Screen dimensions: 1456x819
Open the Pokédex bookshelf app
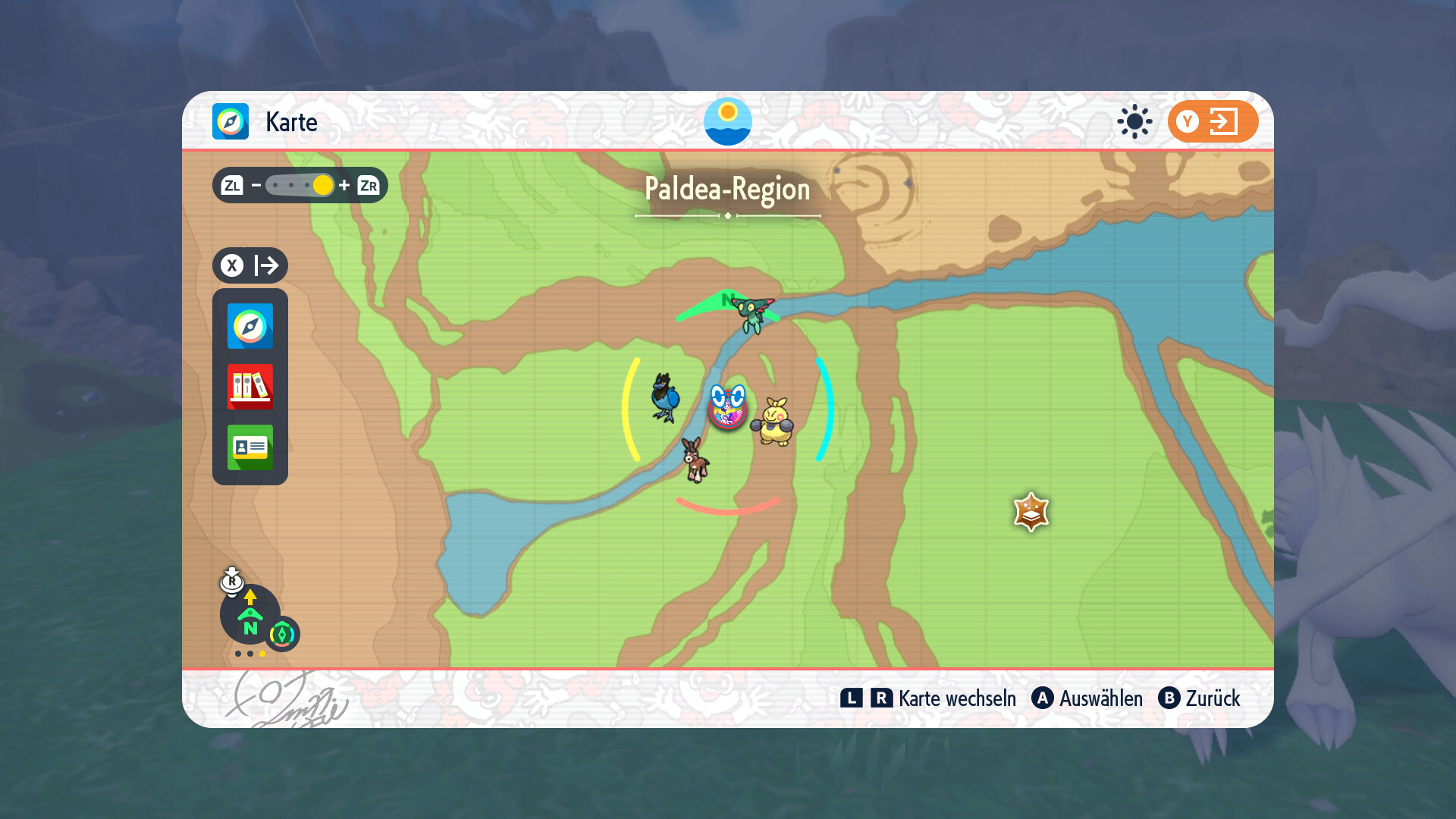(250, 387)
